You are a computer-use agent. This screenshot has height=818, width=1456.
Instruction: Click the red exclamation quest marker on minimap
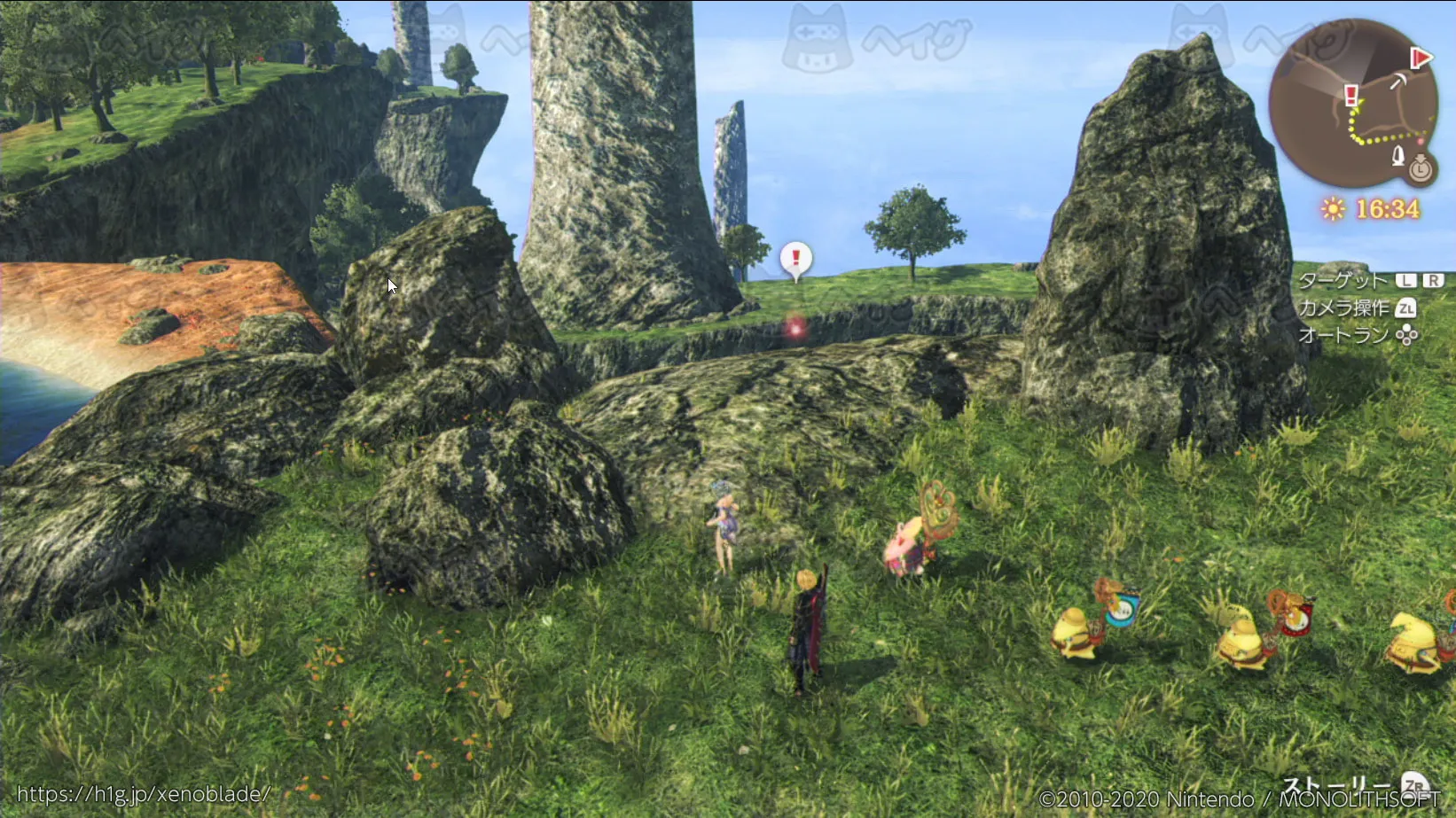click(x=1350, y=95)
